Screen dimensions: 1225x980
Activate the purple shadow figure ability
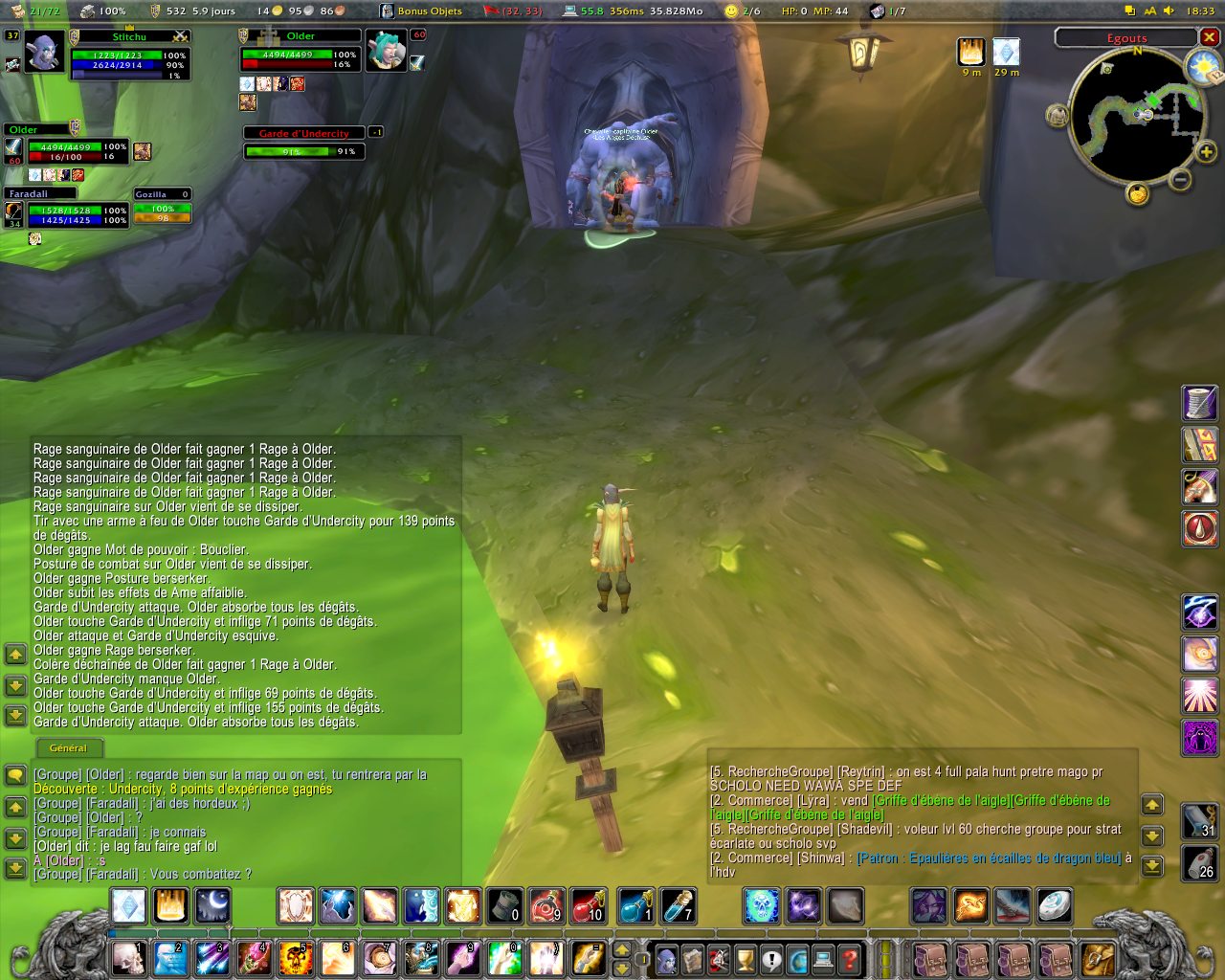(x=1200, y=738)
